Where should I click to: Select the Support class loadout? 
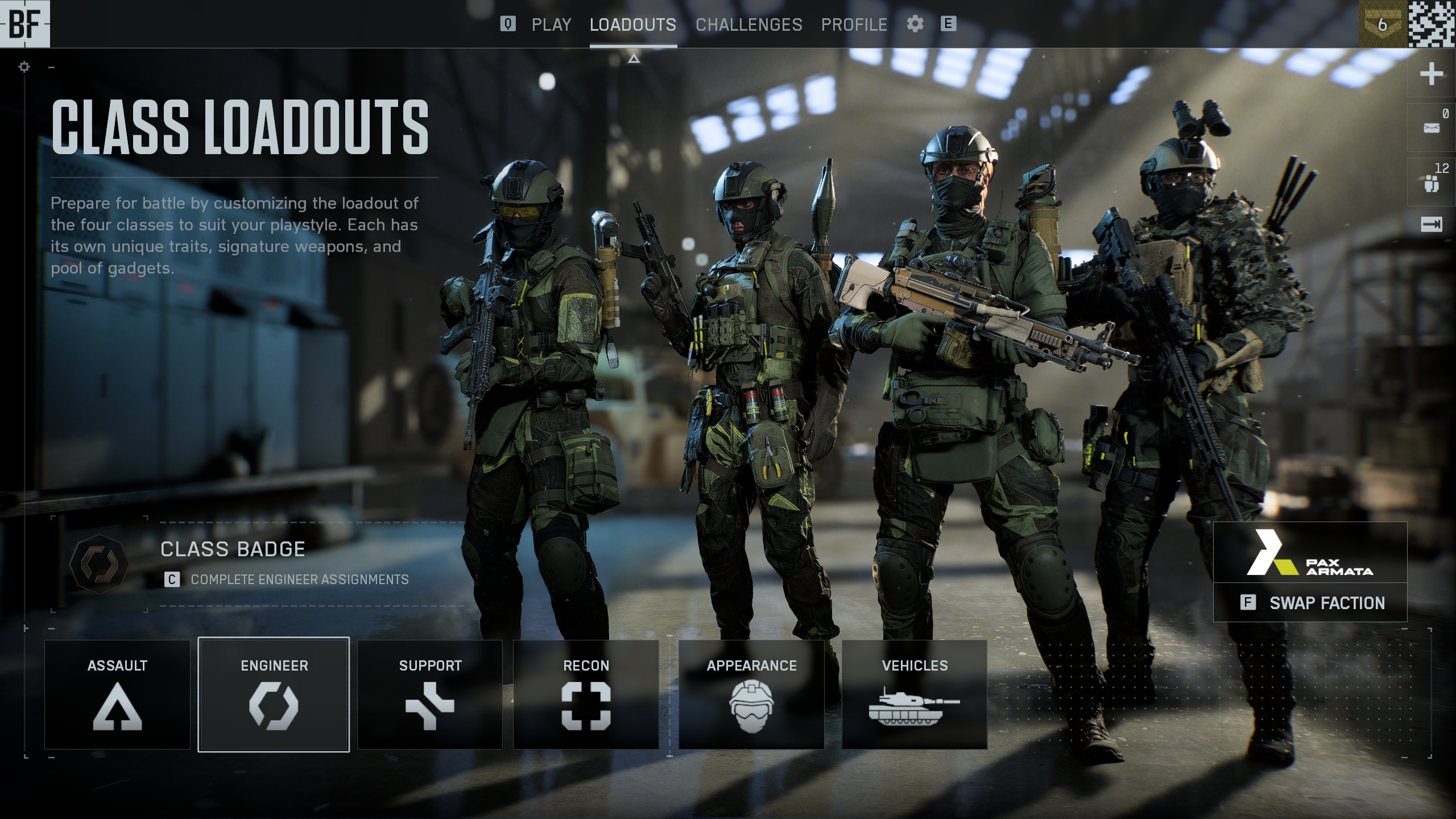pyautogui.click(x=430, y=694)
